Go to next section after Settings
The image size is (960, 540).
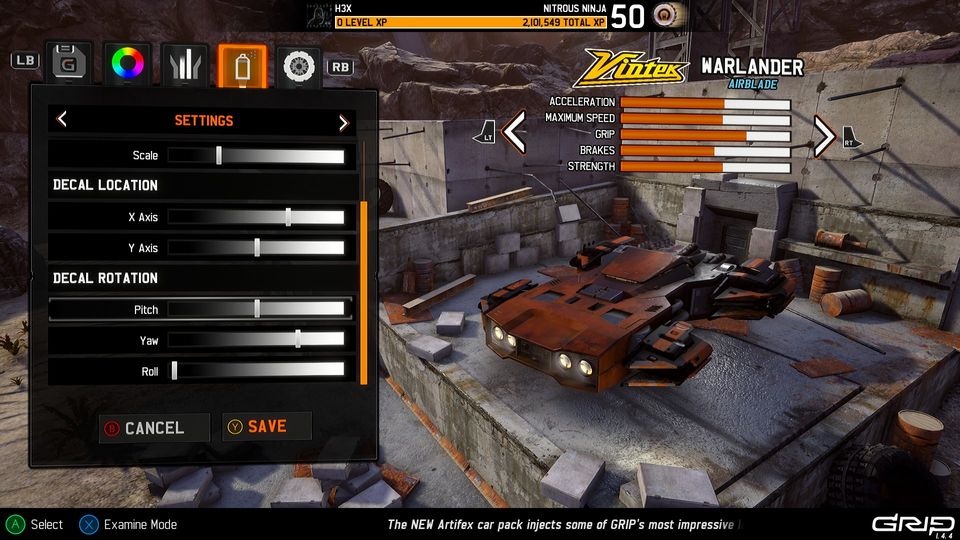pyautogui.click(x=343, y=121)
